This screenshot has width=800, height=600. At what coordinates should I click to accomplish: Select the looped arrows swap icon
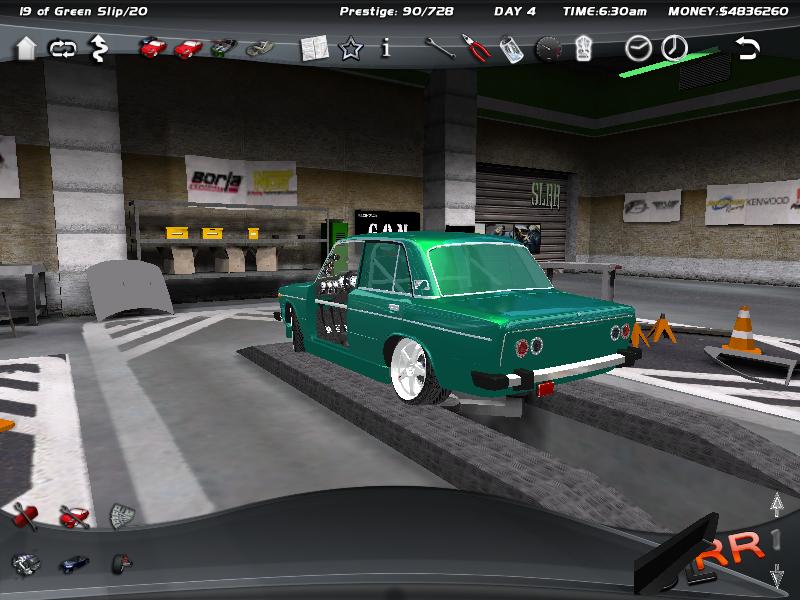click(x=61, y=47)
